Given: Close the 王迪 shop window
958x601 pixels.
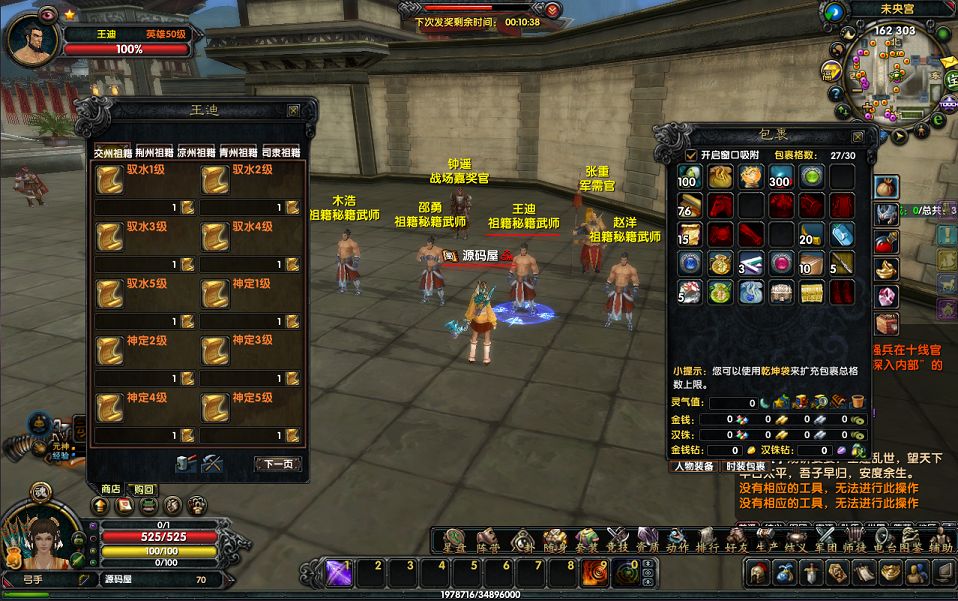Looking at the screenshot, I should coord(293,111).
